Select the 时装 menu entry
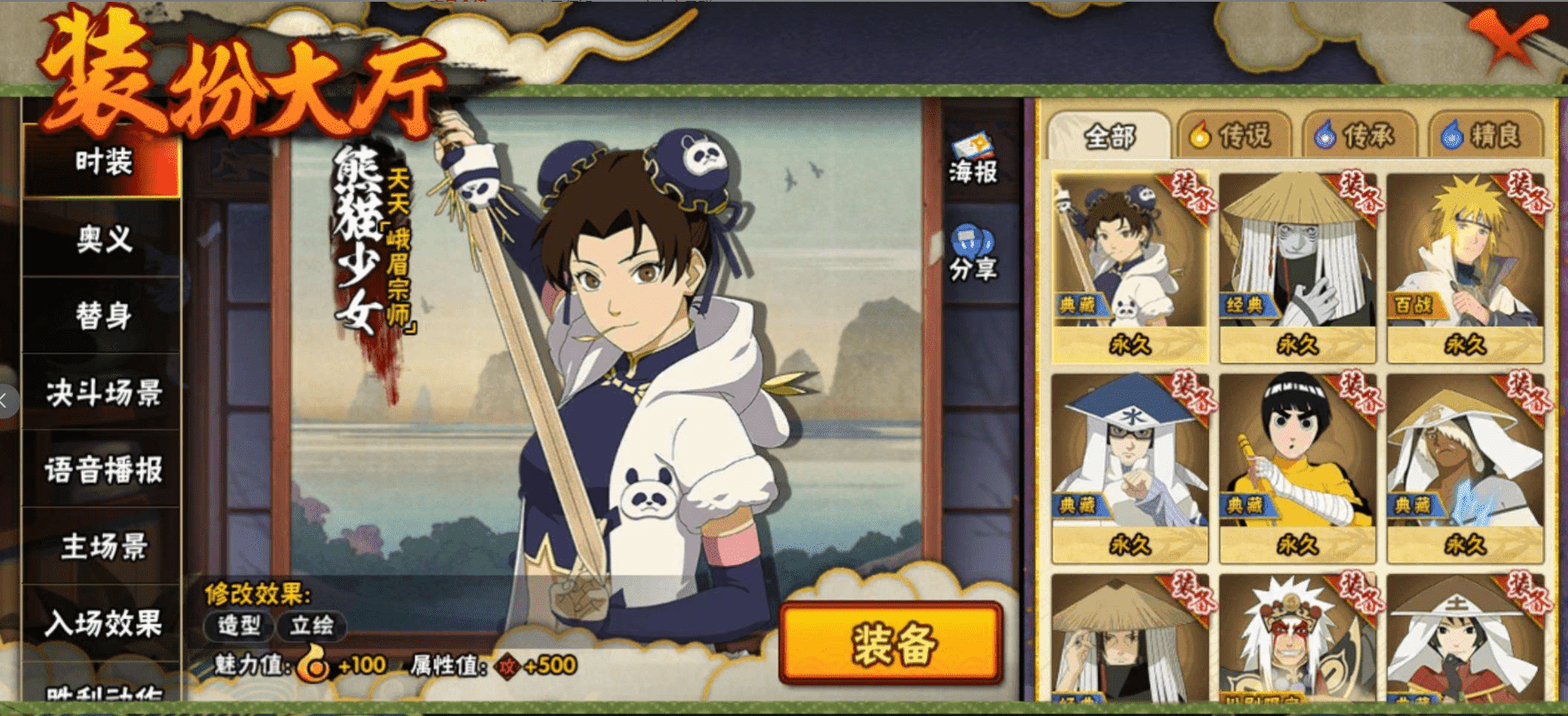Screen dimensions: 1568x716 (x=102, y=163)
